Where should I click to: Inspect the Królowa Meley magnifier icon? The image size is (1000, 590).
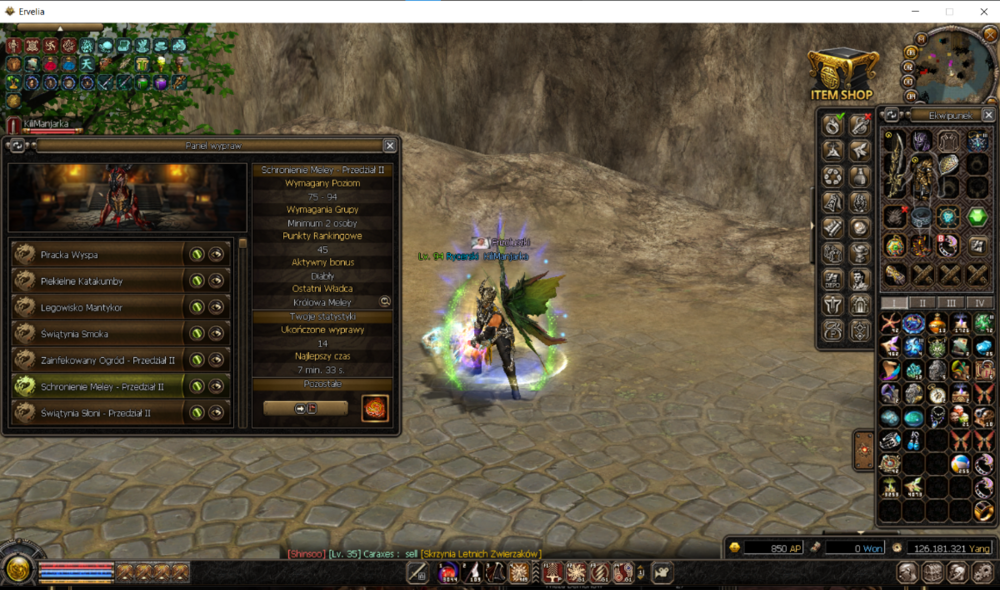[x=385, y=301]
